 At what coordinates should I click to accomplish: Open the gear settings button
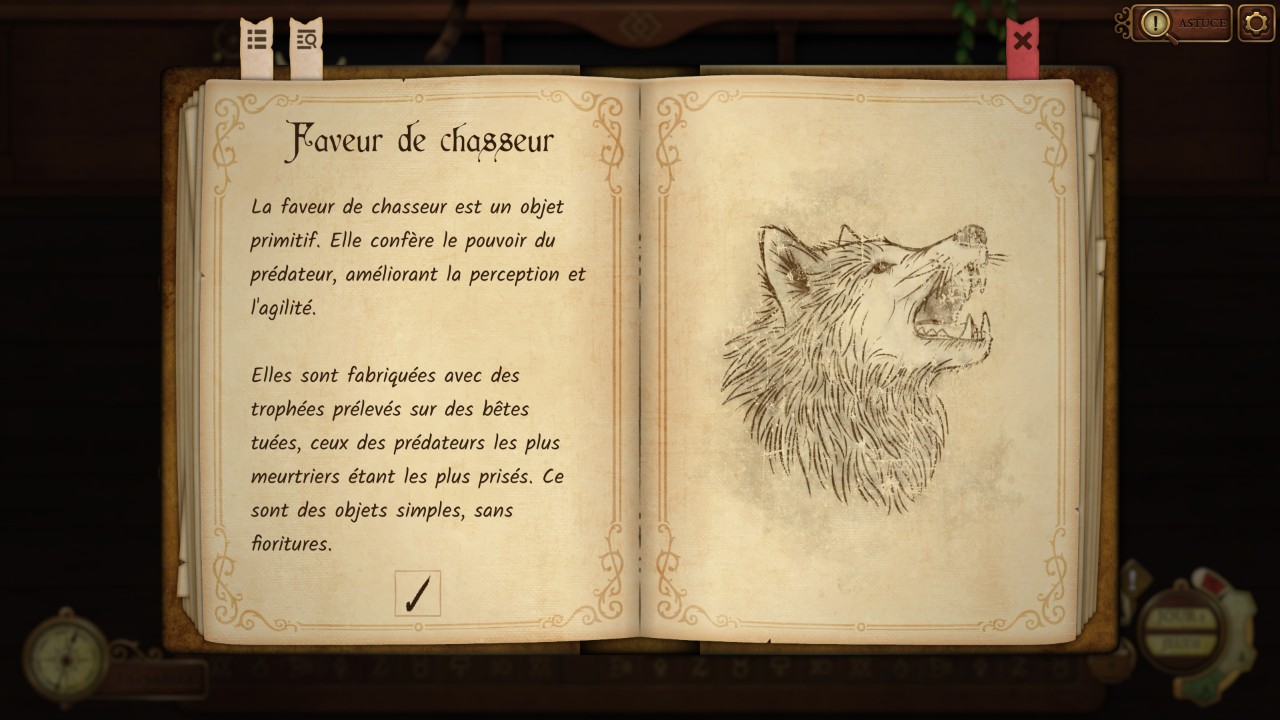1256,23
